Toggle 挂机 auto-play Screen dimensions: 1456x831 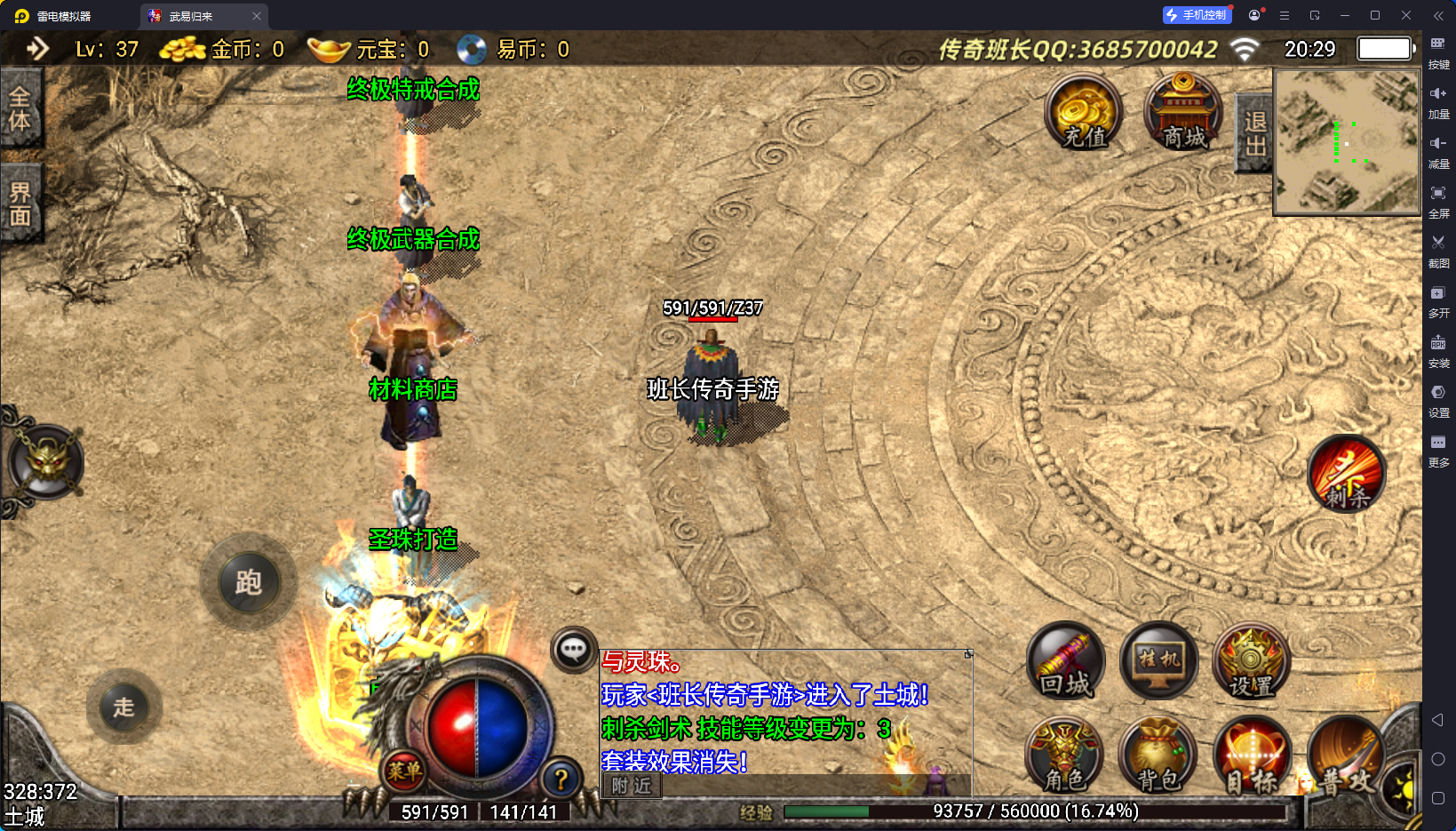(1159, 662)
